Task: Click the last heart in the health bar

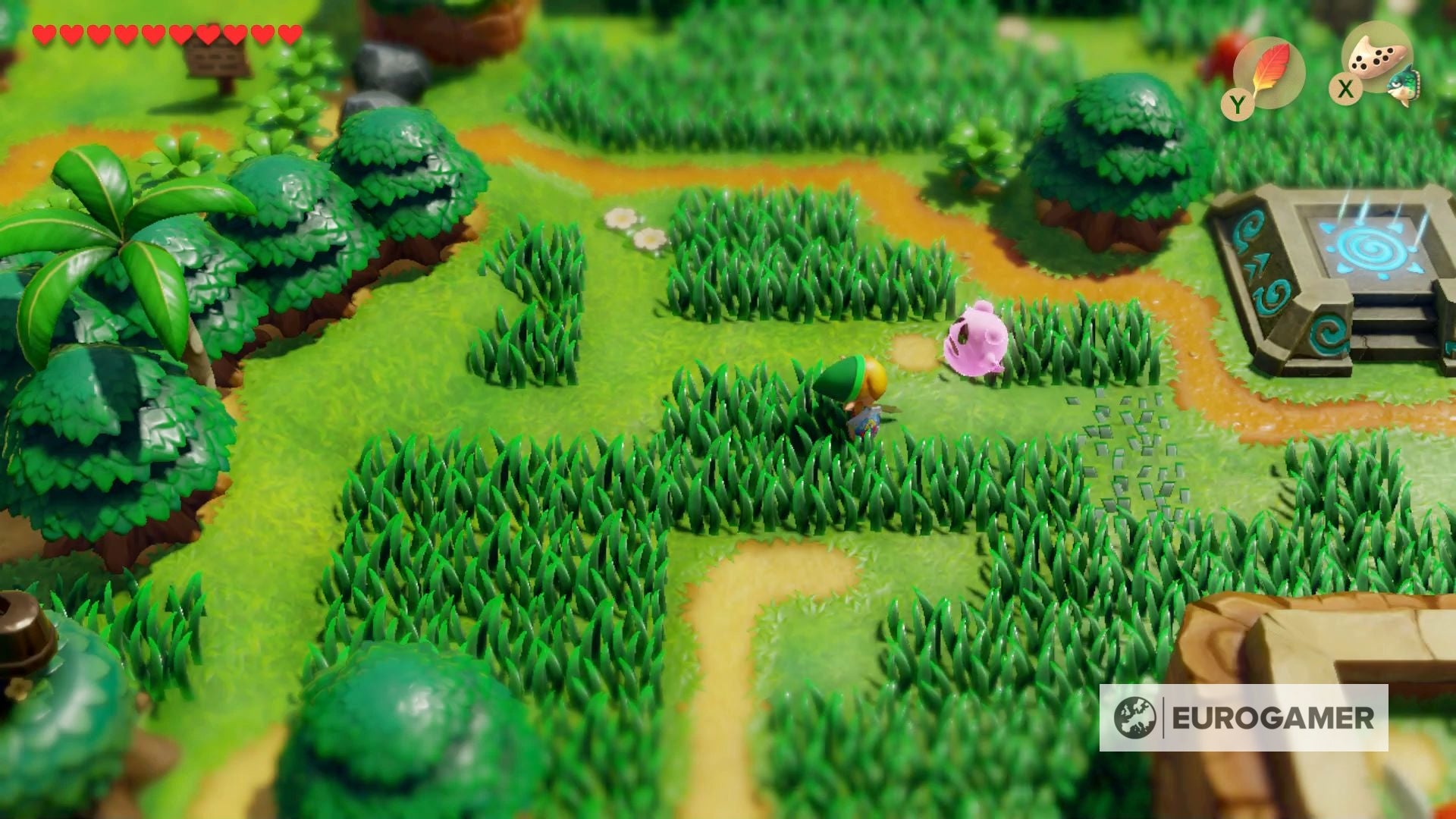Action: tap(287, 34)
